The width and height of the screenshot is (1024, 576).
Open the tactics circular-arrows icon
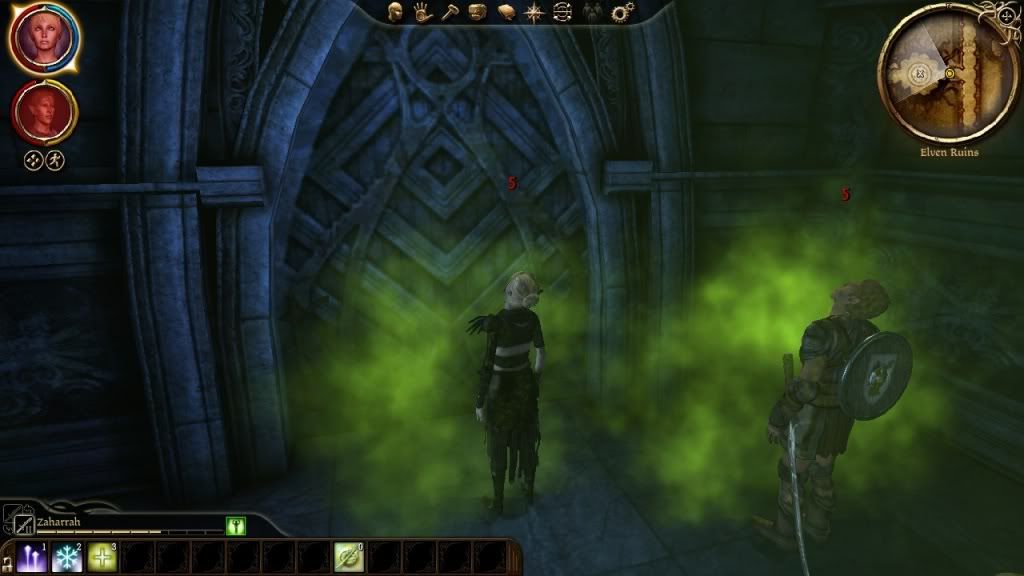click(x=563, y=13)
